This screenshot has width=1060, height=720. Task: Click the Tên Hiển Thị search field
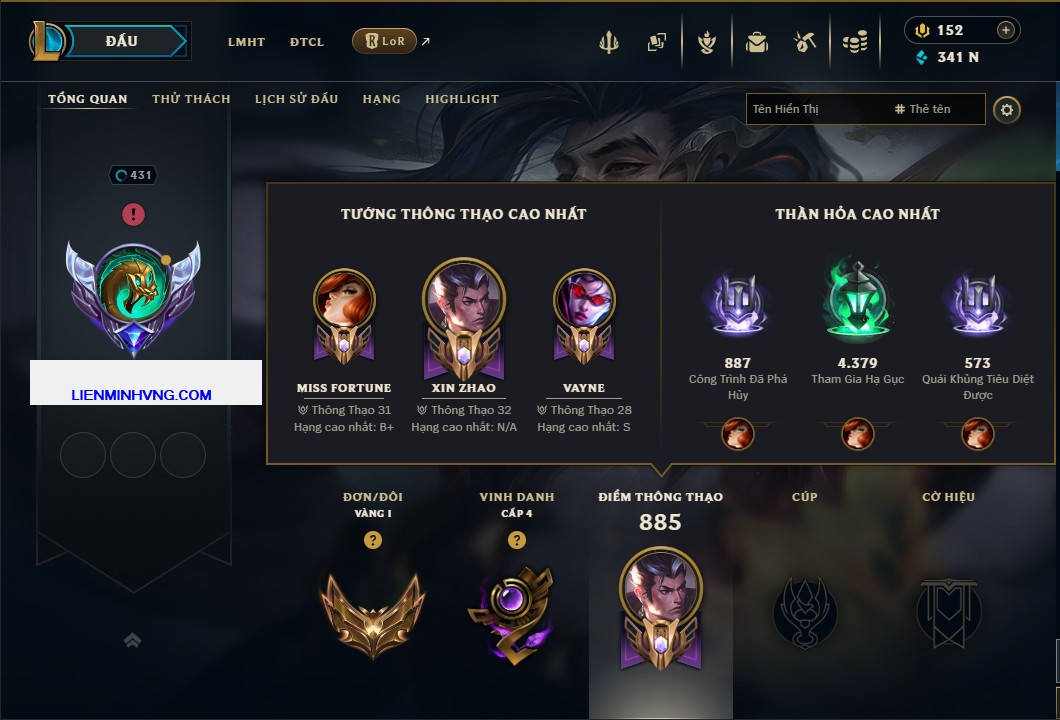tap(815, 109)
